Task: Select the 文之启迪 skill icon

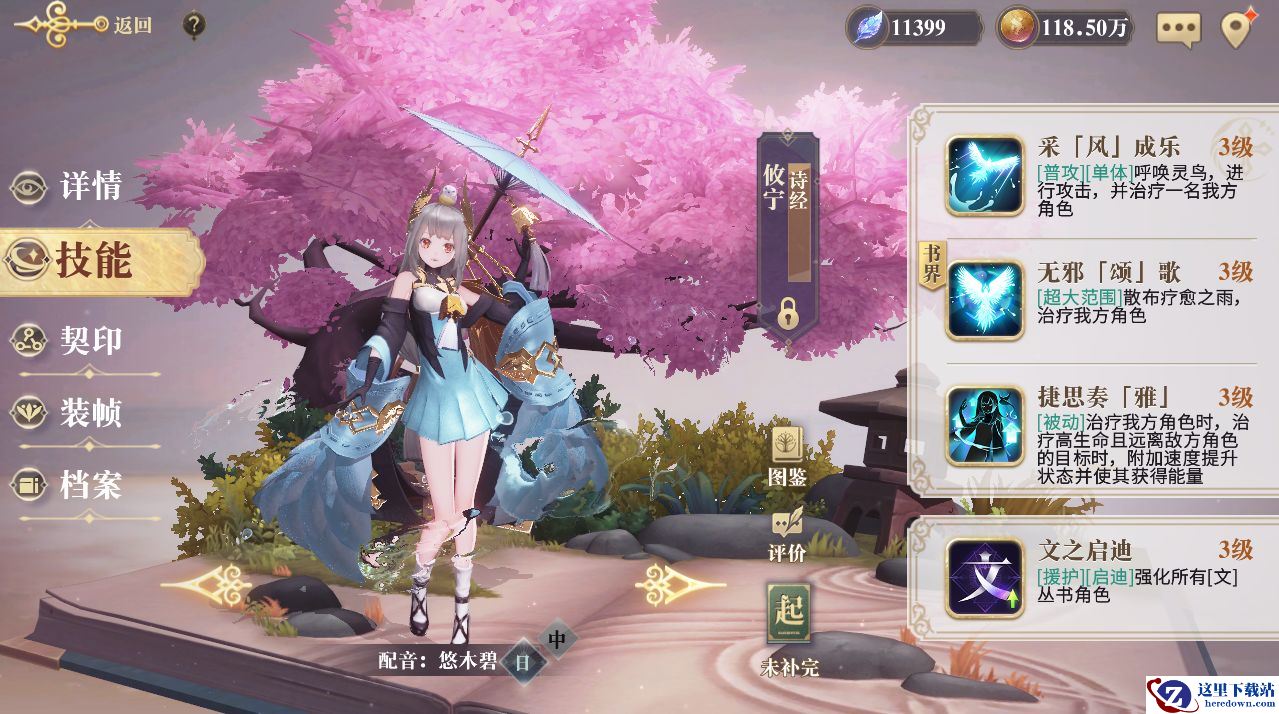Action: (x=985, y=577)
